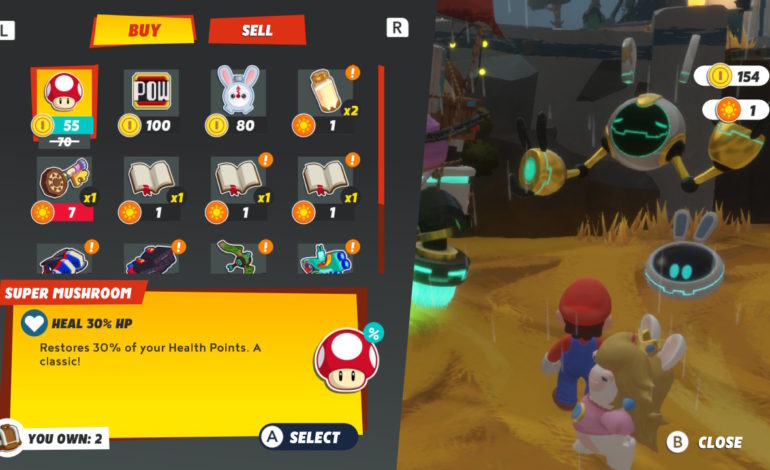Switch to the SELL tab
Image resolution: width=770 pixels, height=470 pixels.
[257, 30]
